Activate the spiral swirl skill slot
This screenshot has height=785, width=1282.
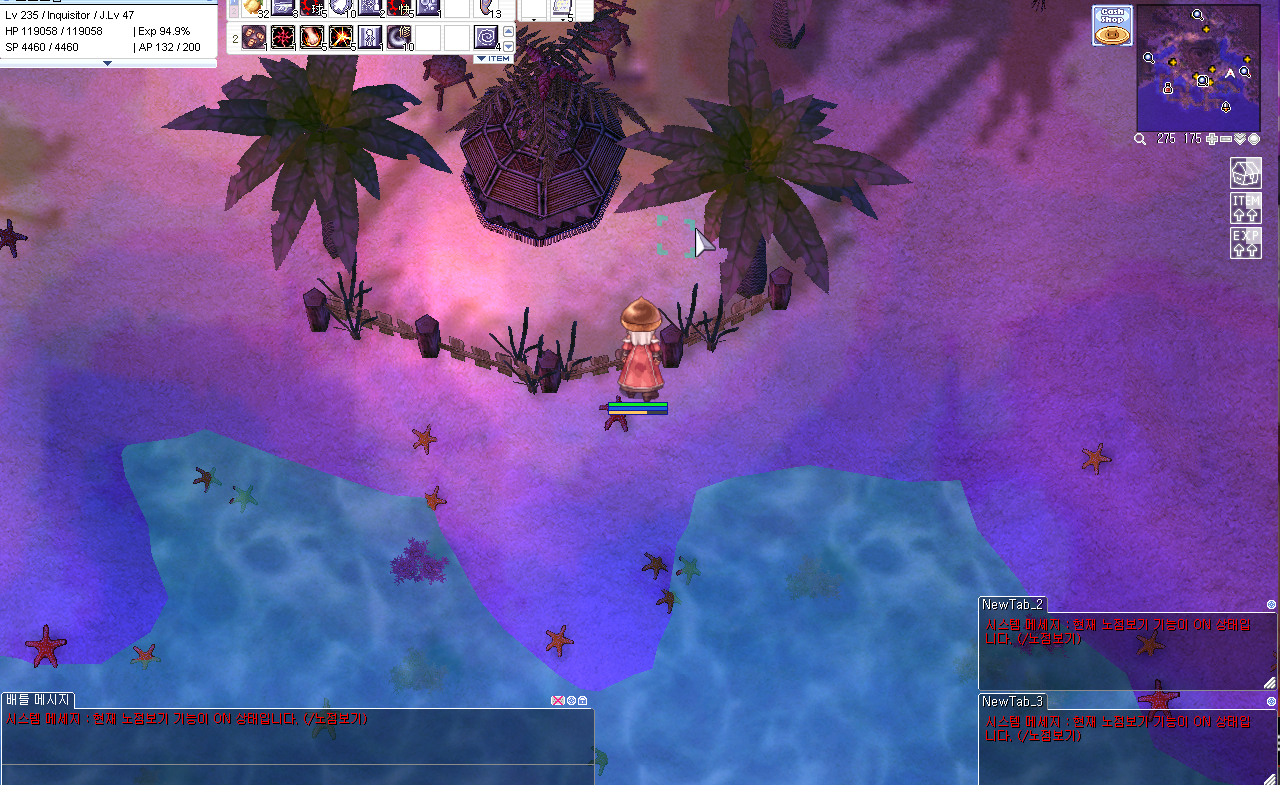[486, 38]
